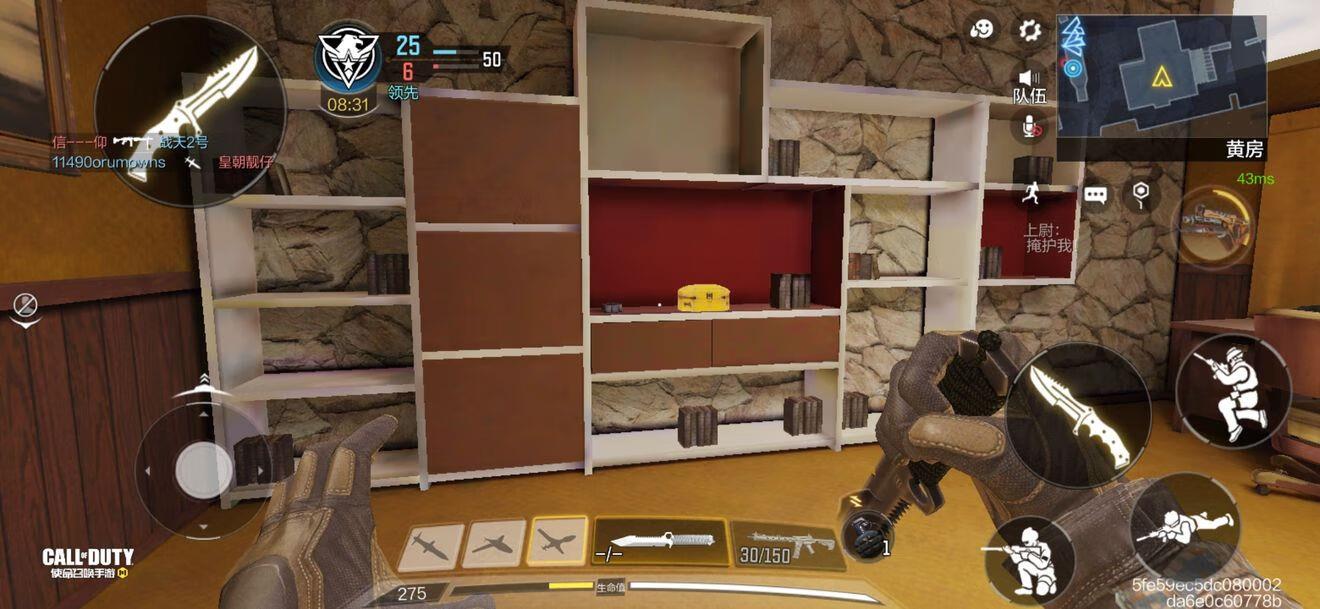Viewport: 1320px width, 609px height.
Task: Tap the crouch stance button
Action: pos(1028,559)
